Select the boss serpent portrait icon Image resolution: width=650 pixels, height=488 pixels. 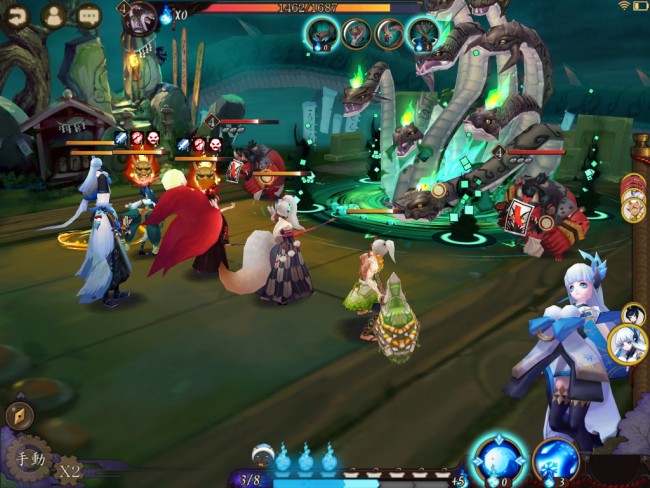pyautogui.click(x=141, y=16)
